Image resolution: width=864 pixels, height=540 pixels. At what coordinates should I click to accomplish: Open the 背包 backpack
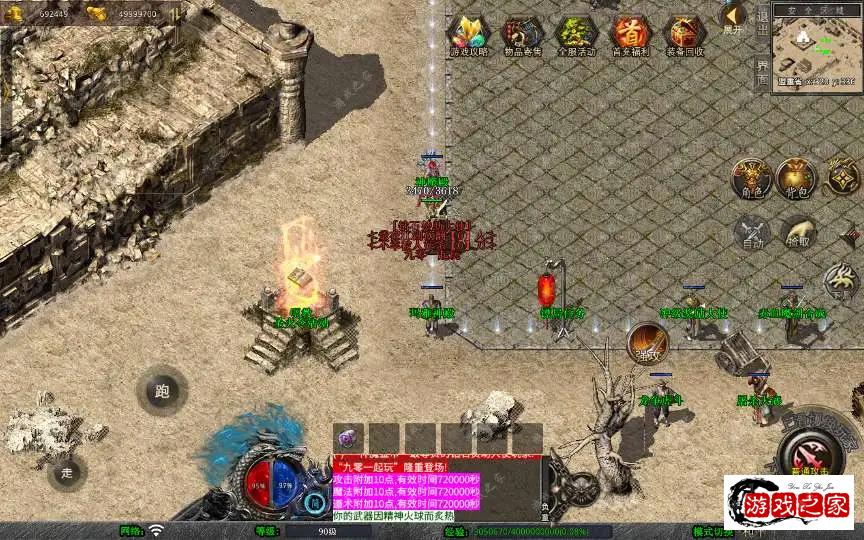point(797,178)
